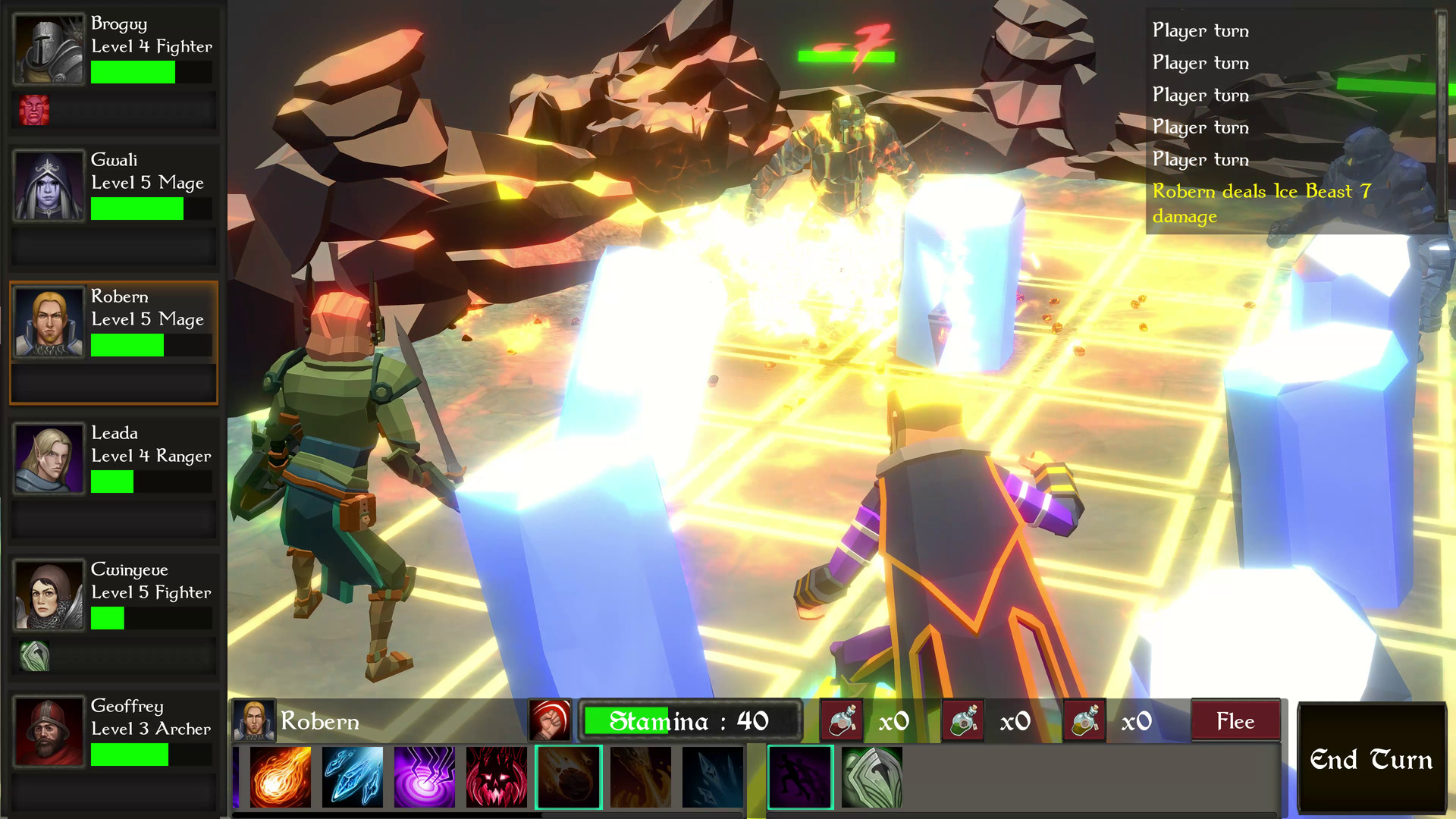The width and height of the screenshot is (1456, 819).
Task: Select Cwinyeve's green status effect icon
Action: pyautogui.click(x=36, y=656)
